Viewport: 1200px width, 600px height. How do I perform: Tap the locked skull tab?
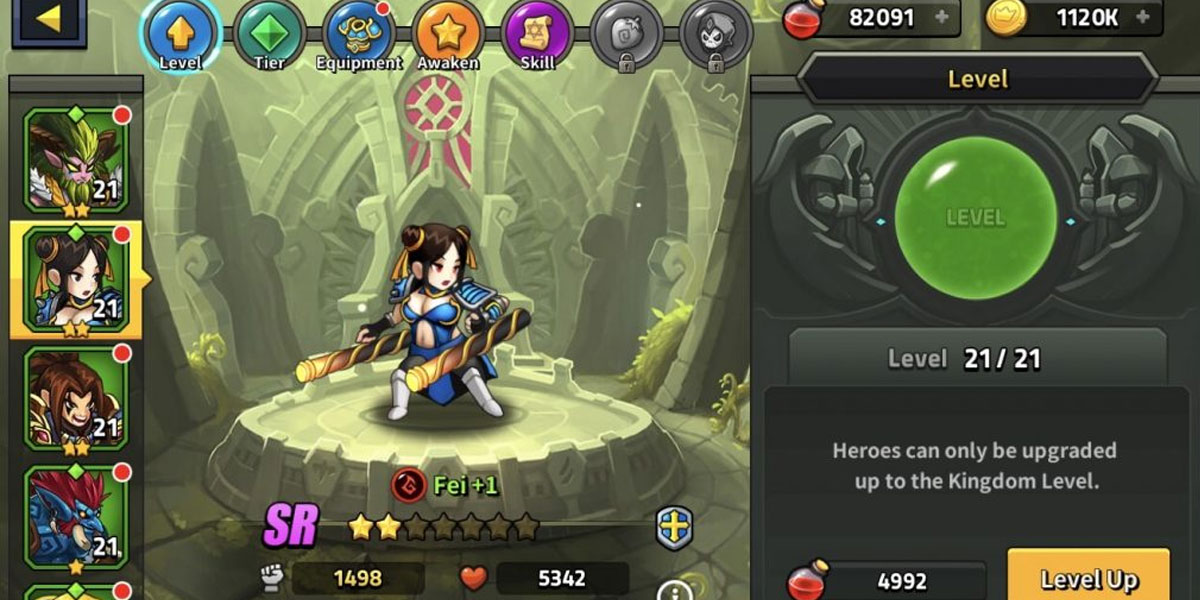coord(716,33)
